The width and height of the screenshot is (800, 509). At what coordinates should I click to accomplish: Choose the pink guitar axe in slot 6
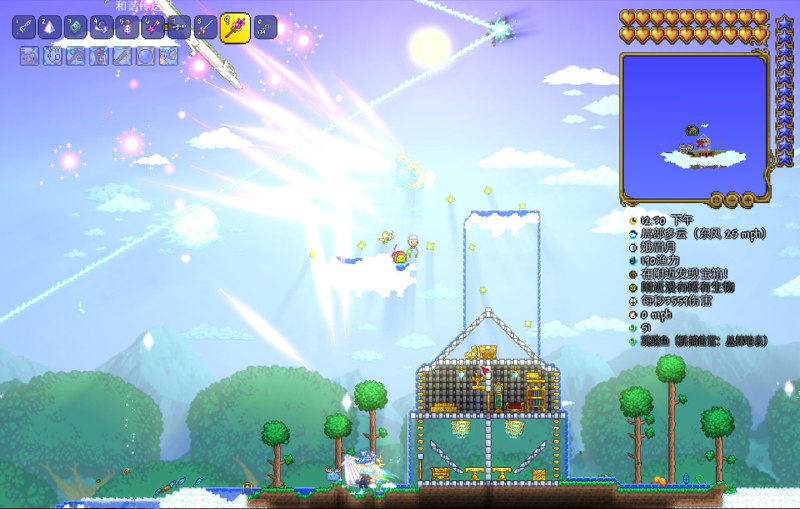coord(153,27)
